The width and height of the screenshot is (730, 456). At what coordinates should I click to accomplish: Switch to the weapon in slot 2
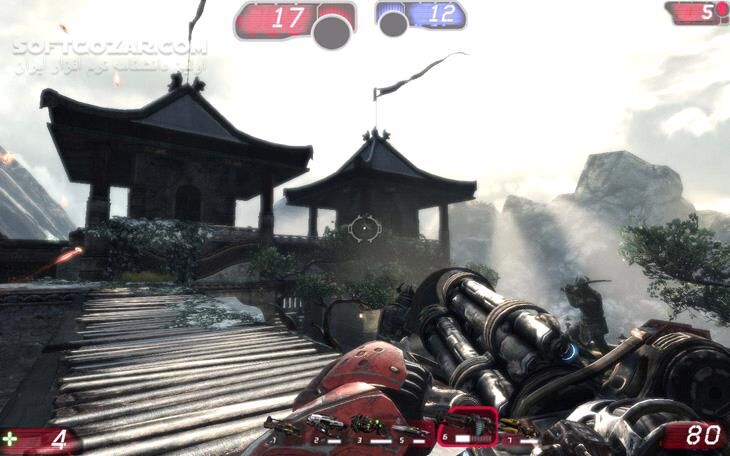click(325, 426)
